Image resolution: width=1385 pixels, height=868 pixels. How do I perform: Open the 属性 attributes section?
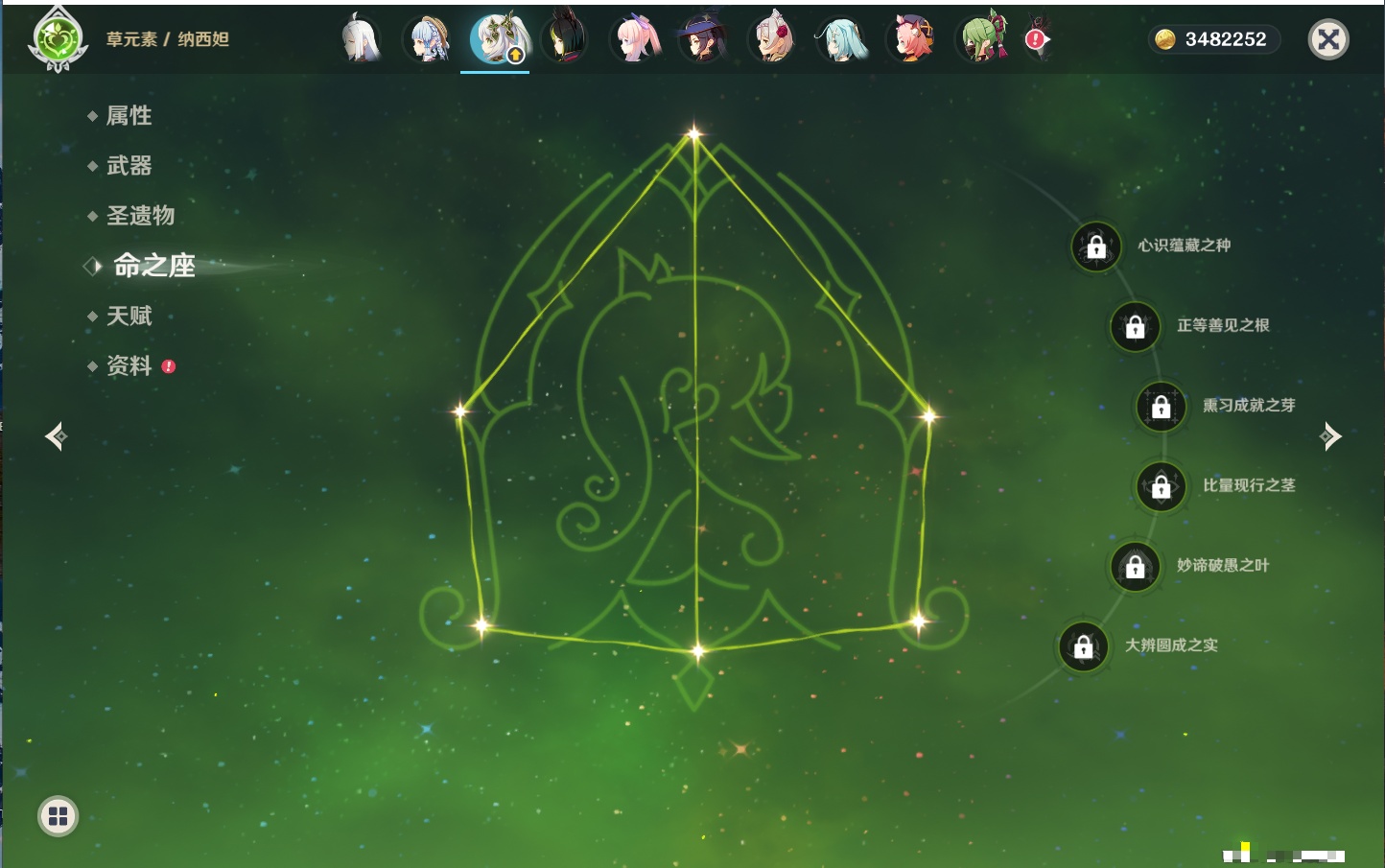(129, 116)
